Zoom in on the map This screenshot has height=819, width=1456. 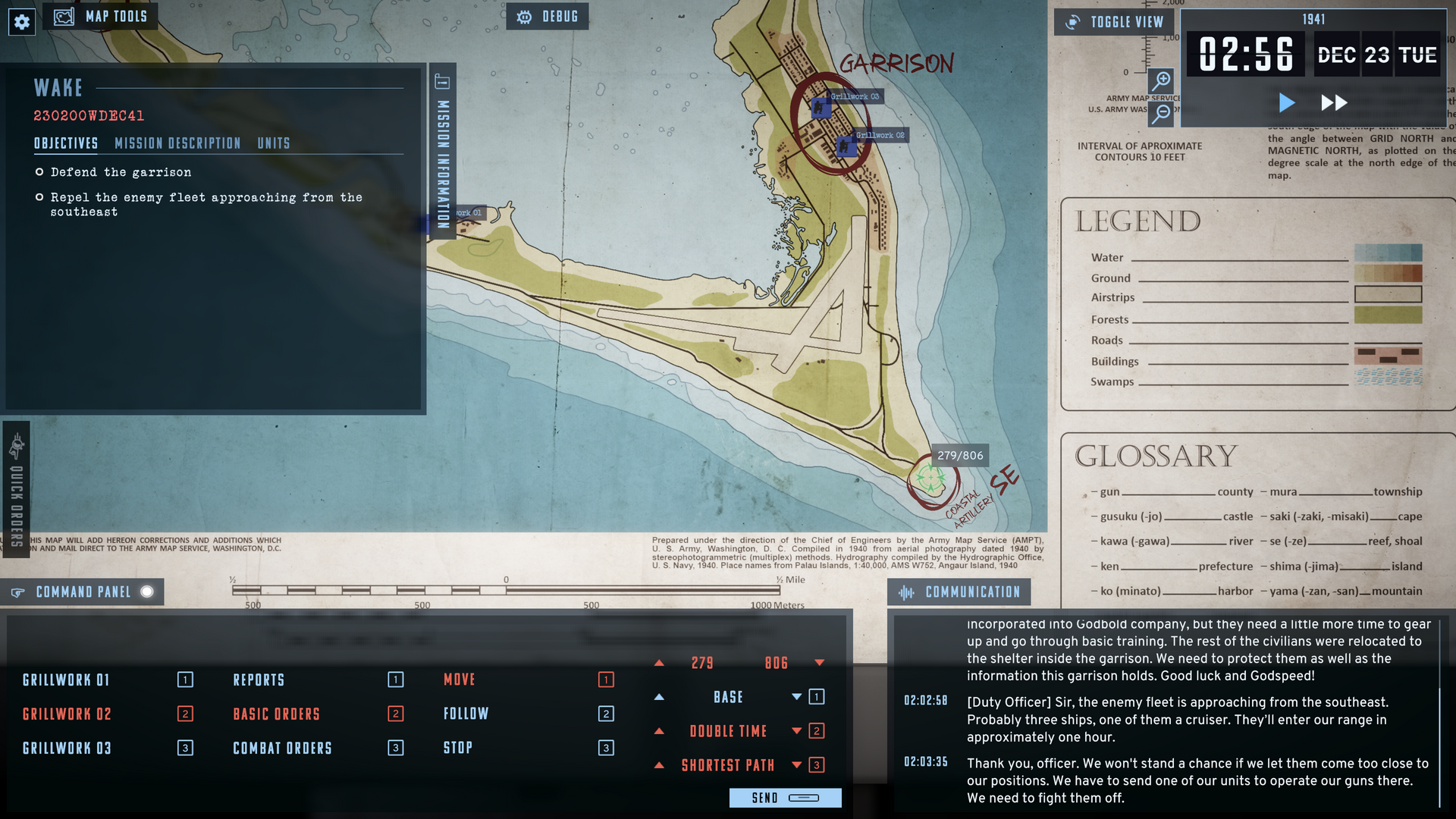click(1161, 80)
